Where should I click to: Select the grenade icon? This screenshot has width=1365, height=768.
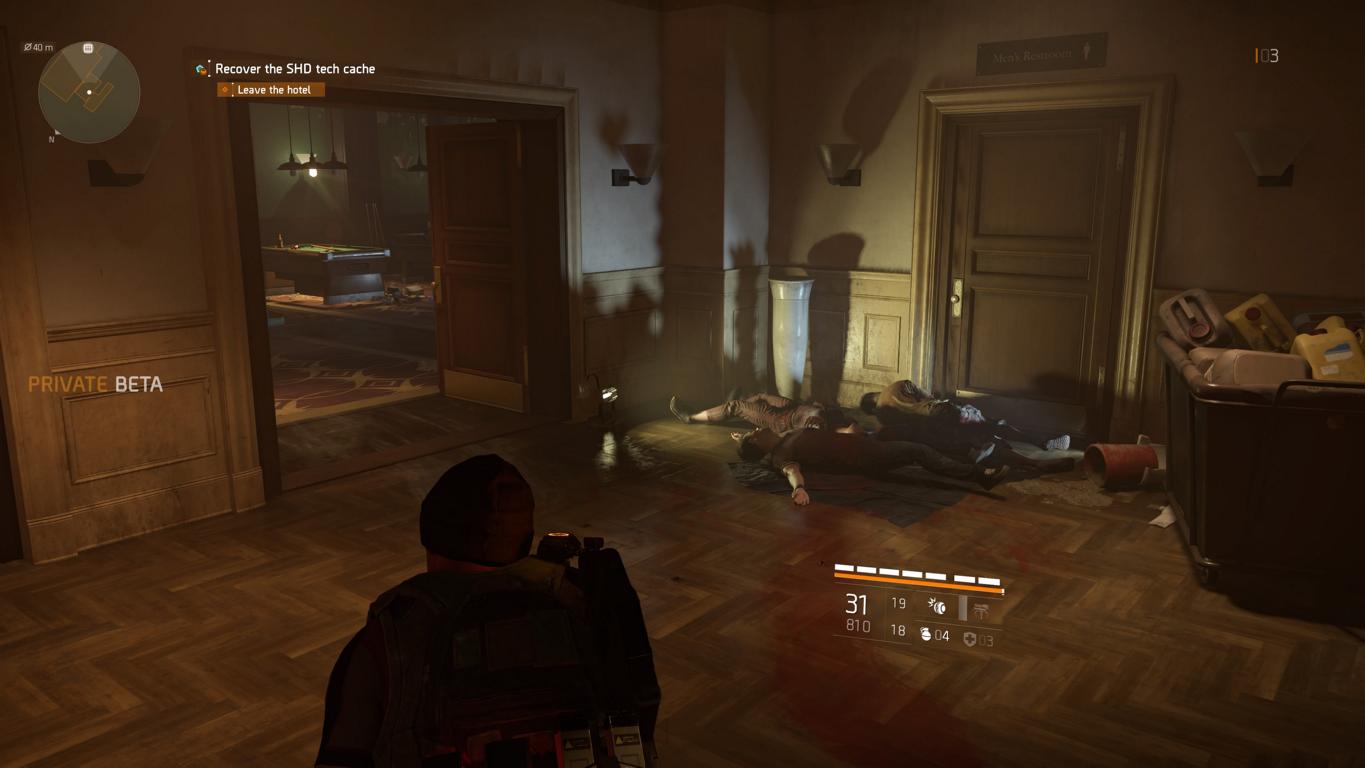926,635
